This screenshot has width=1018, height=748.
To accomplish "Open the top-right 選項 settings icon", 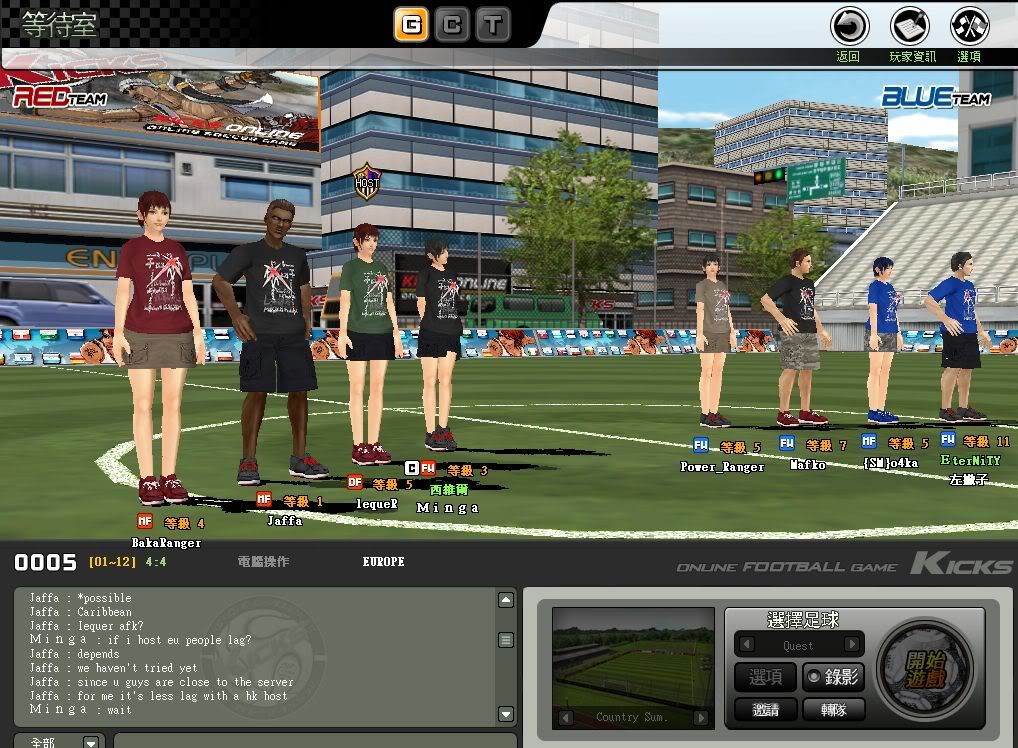I will pyautogui.click(x=968, y=25).
